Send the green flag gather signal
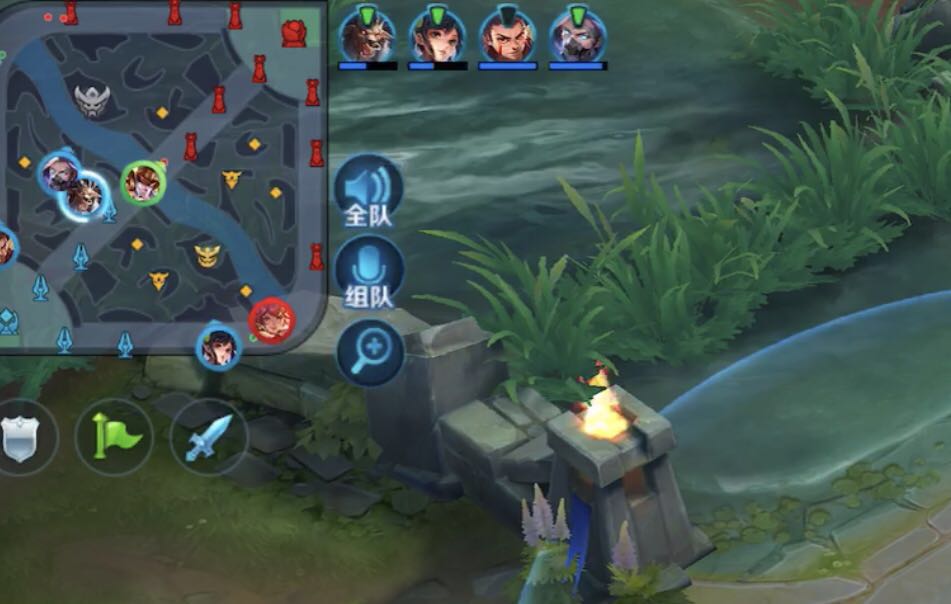 114,437
